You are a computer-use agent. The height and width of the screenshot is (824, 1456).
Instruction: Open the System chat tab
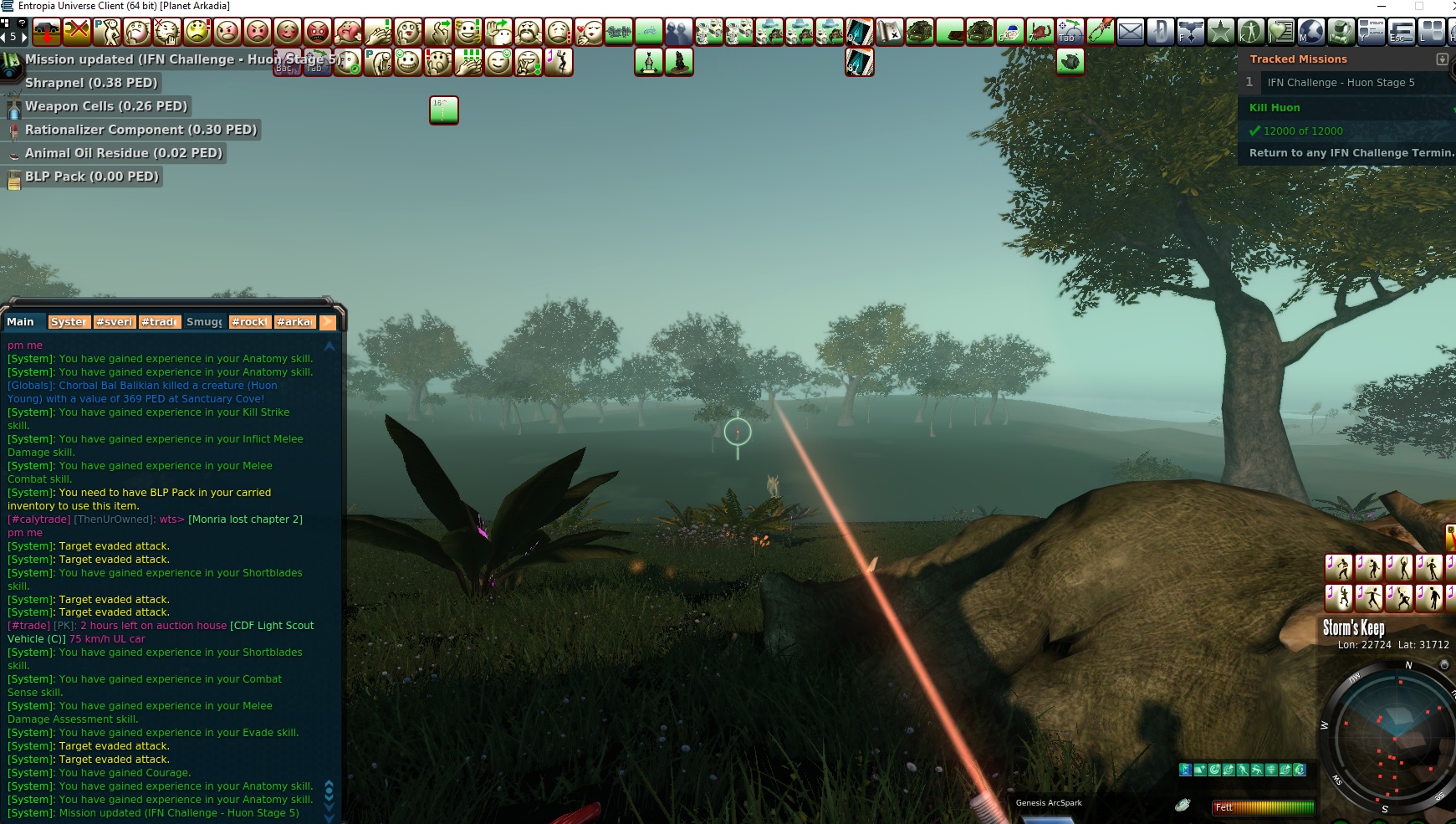68,322
